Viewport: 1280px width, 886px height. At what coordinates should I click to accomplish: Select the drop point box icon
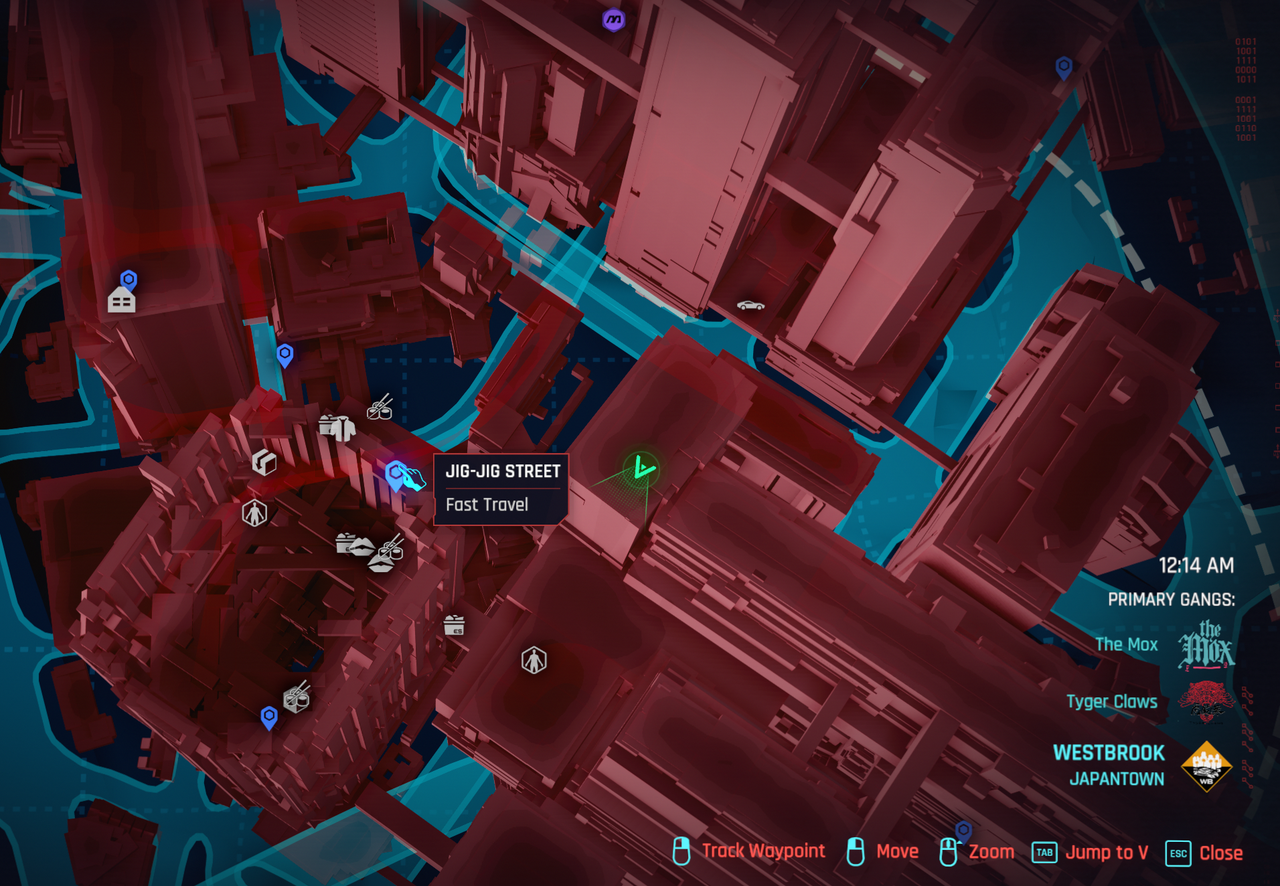[x=264, y=461]
